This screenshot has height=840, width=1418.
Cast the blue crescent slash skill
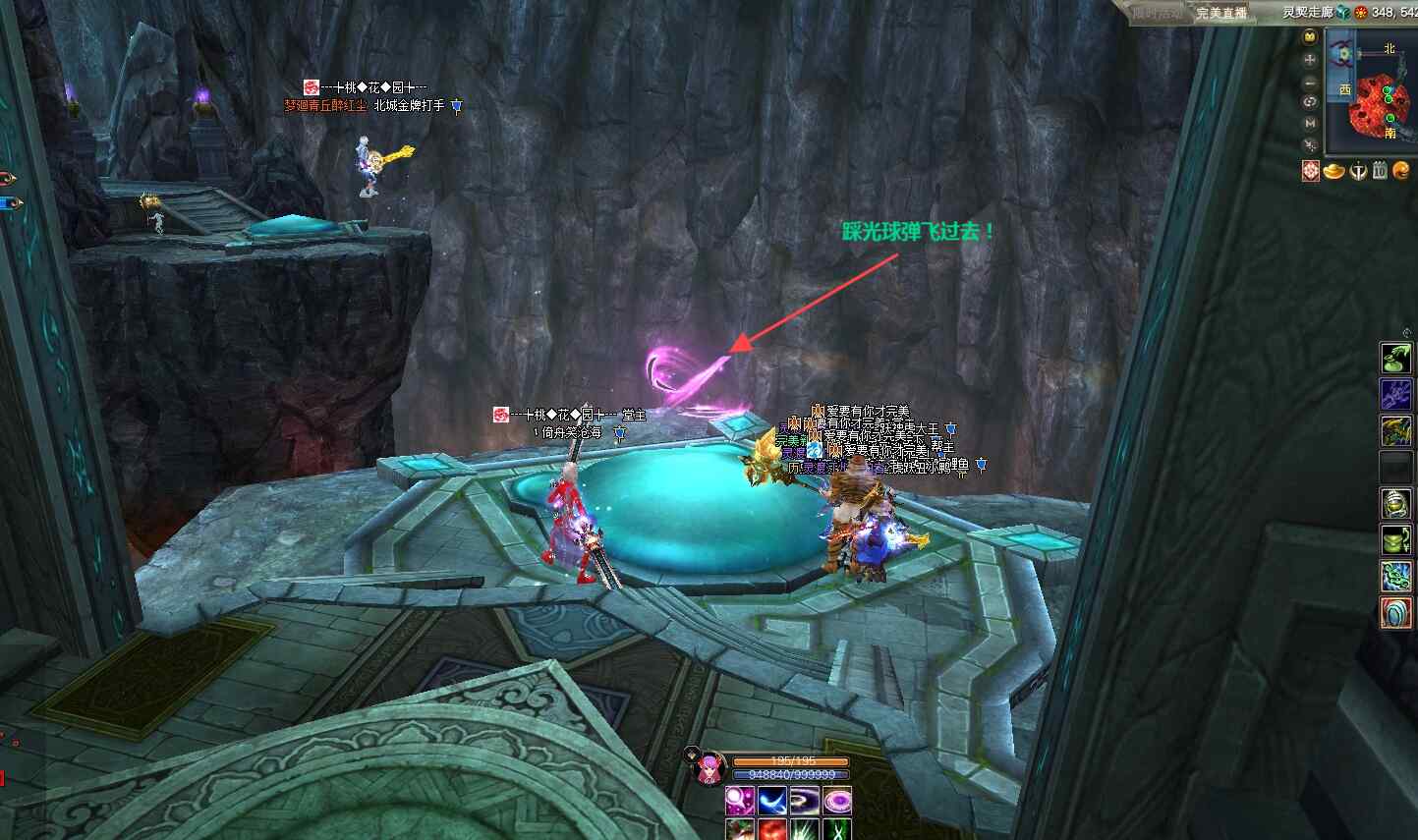pyautogui.click(x=772, y=801)
